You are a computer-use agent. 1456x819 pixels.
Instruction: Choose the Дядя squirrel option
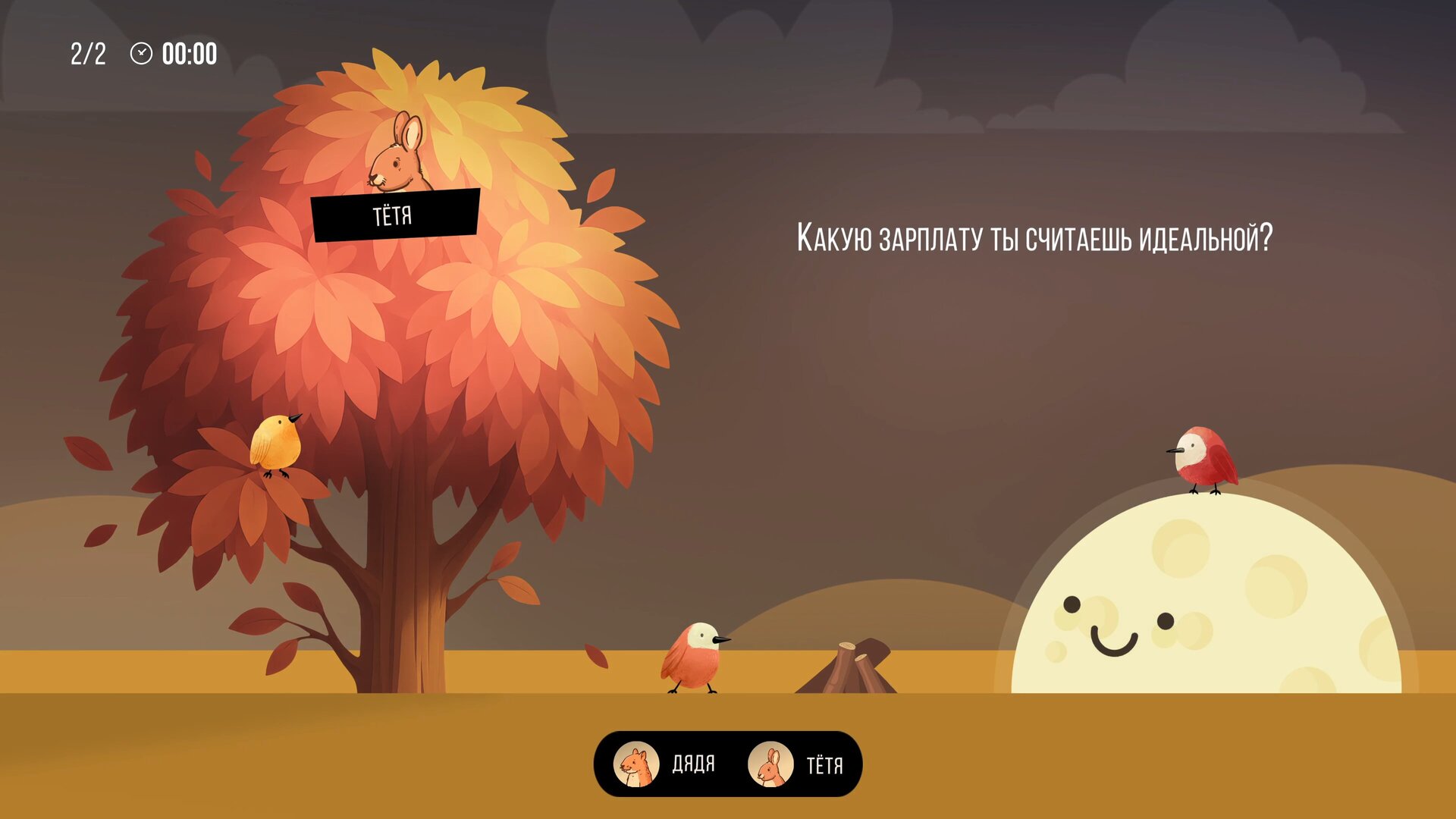665,764
